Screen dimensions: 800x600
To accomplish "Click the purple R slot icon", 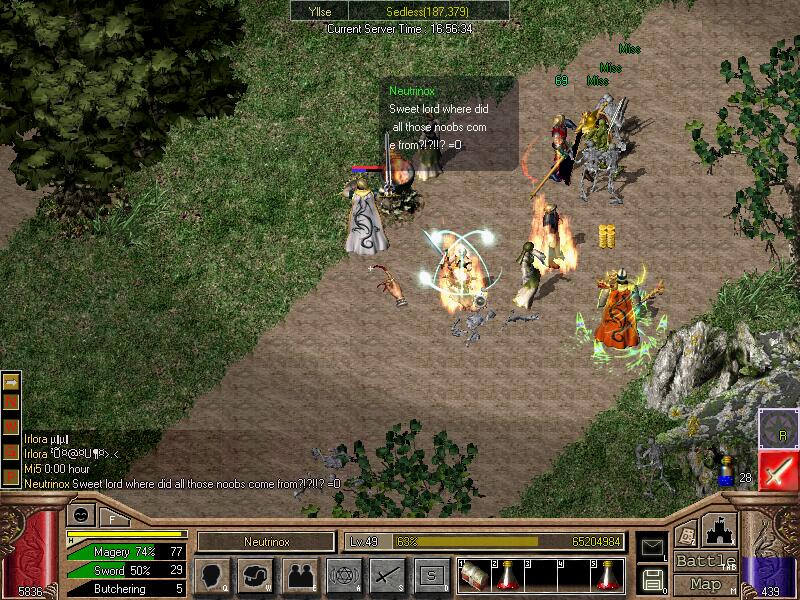I will point(778,429).
